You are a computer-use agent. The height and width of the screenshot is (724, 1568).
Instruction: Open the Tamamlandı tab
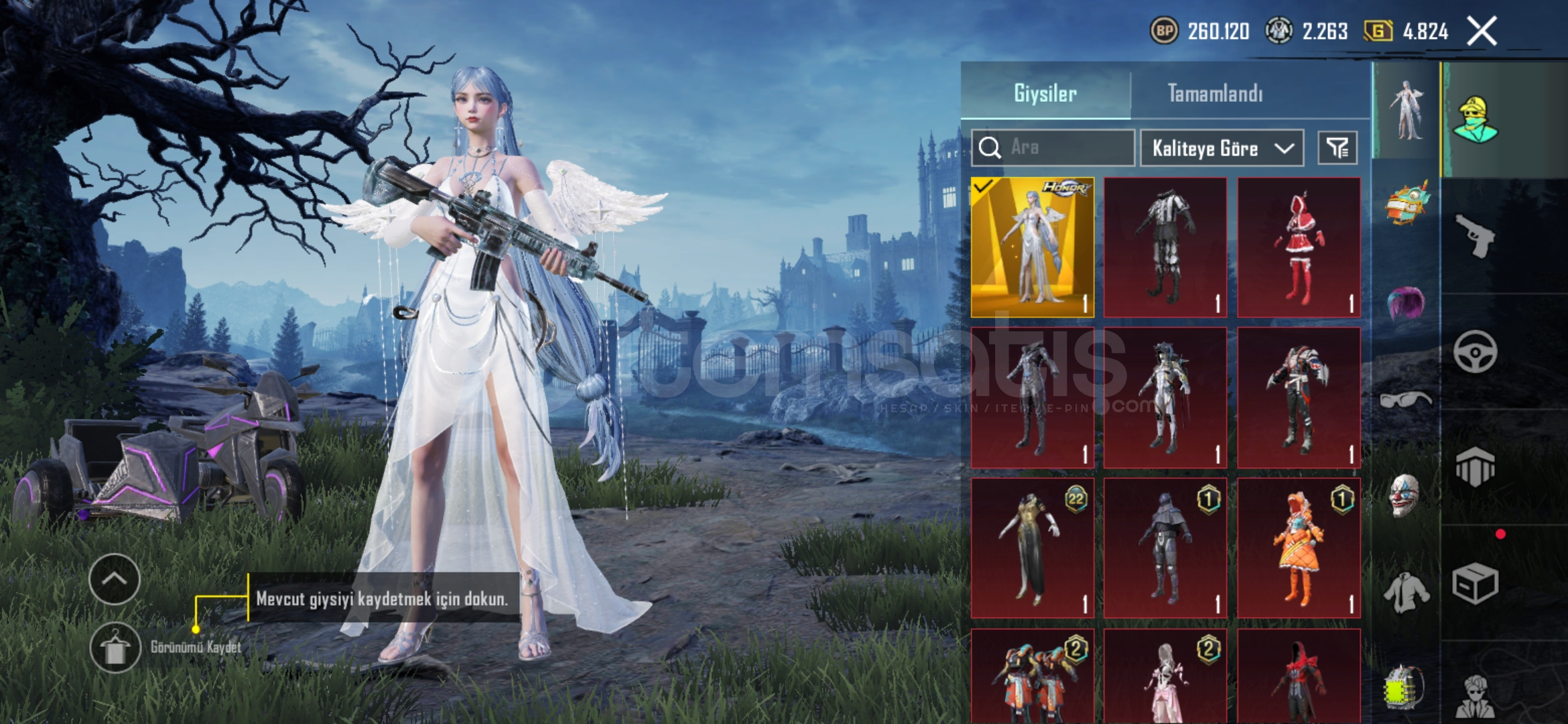pos(1215,93)
